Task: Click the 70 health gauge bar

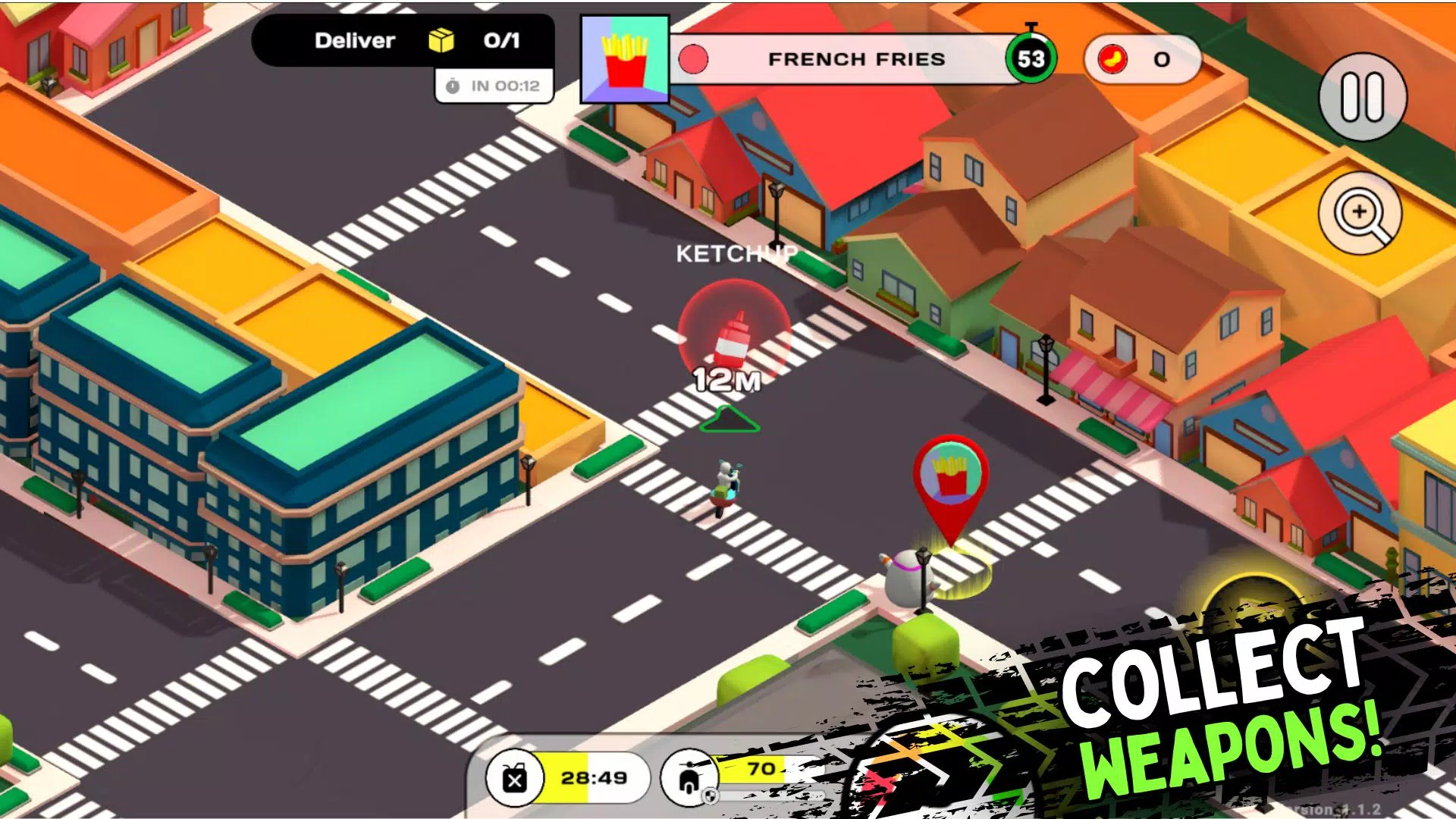Action: [758, 770]
